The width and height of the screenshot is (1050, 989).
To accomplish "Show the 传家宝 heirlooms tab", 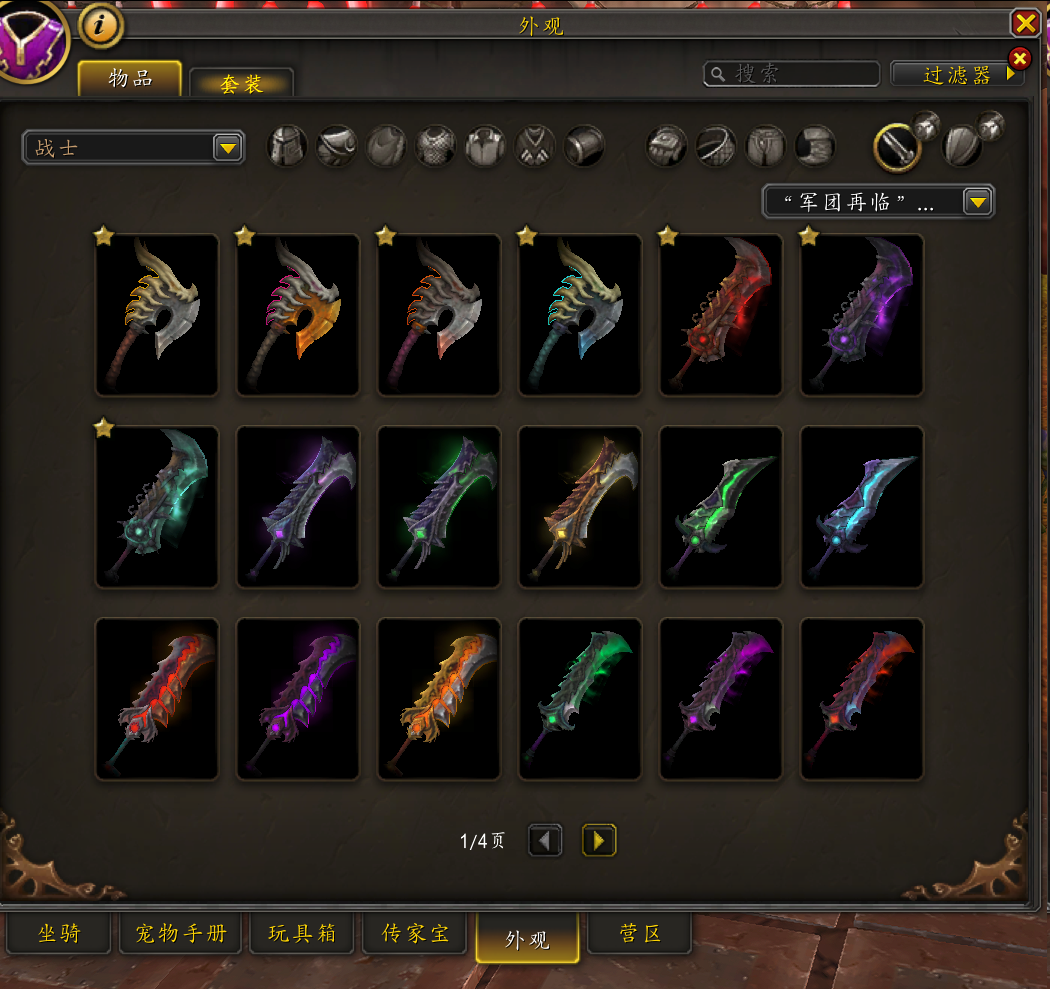I will 415,935.
